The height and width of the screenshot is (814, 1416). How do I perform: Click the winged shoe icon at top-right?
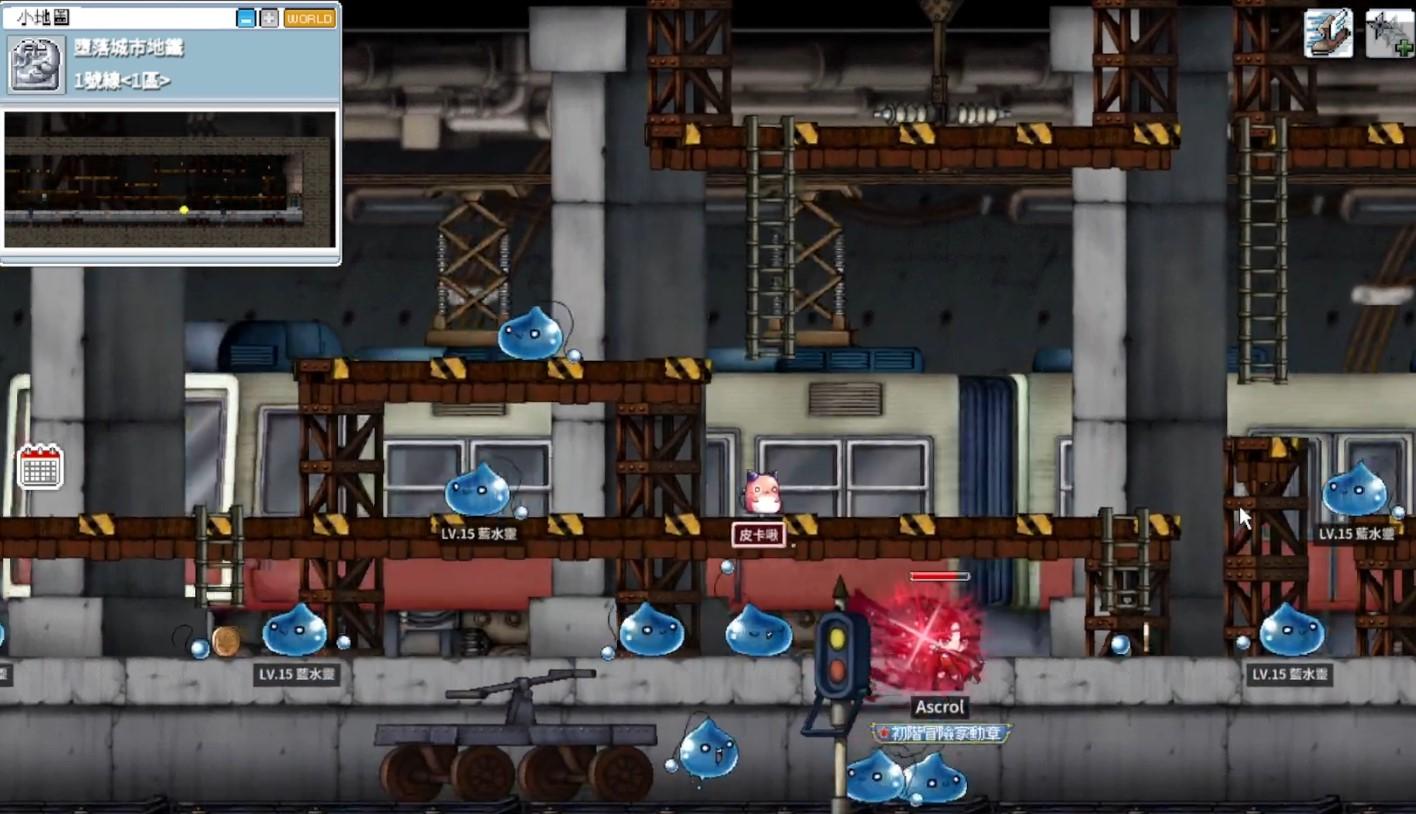click(x=1329, y=32)
